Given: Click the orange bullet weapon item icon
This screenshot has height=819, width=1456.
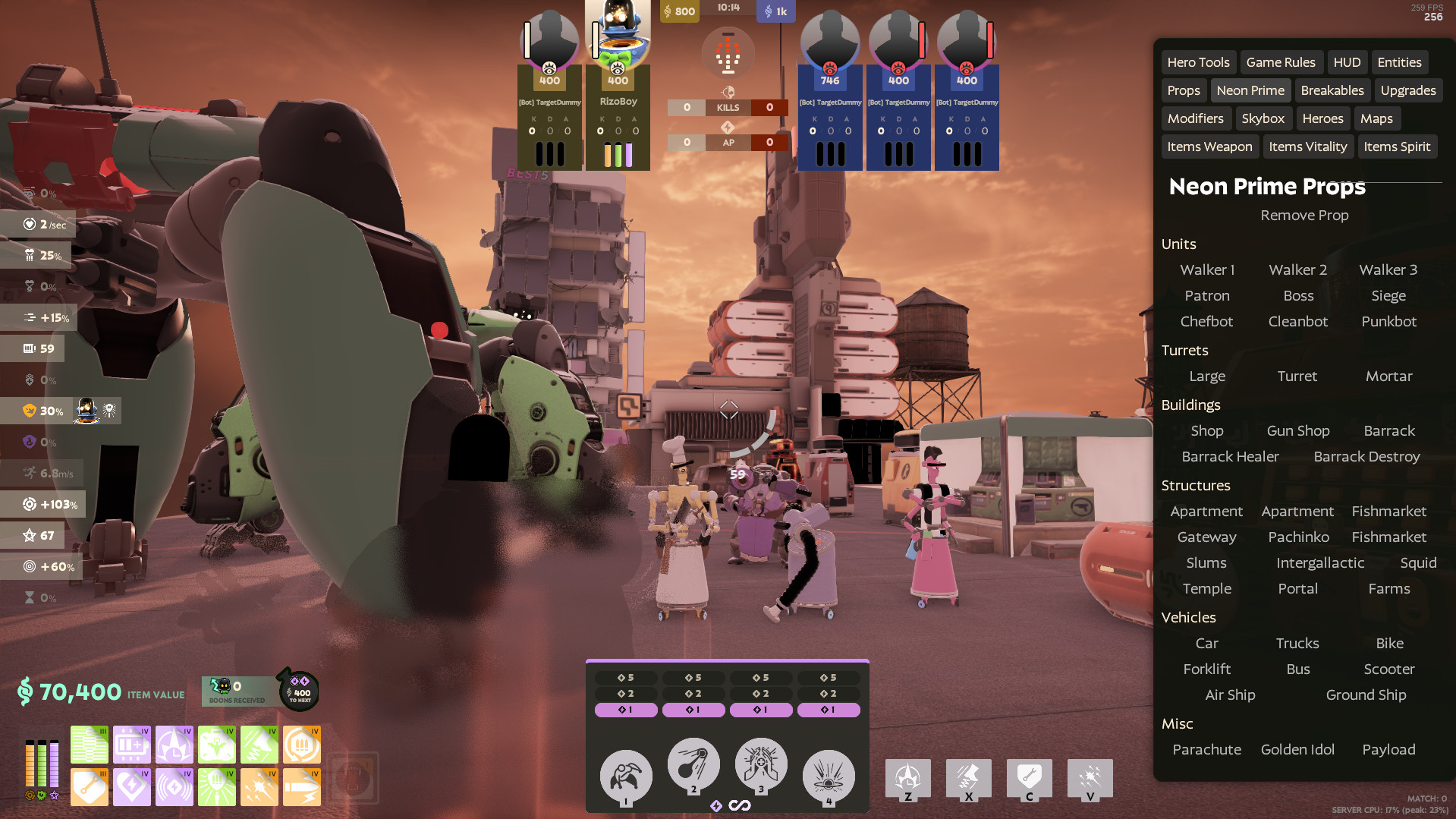Looking at the screenshot, I should coord(301,787).
